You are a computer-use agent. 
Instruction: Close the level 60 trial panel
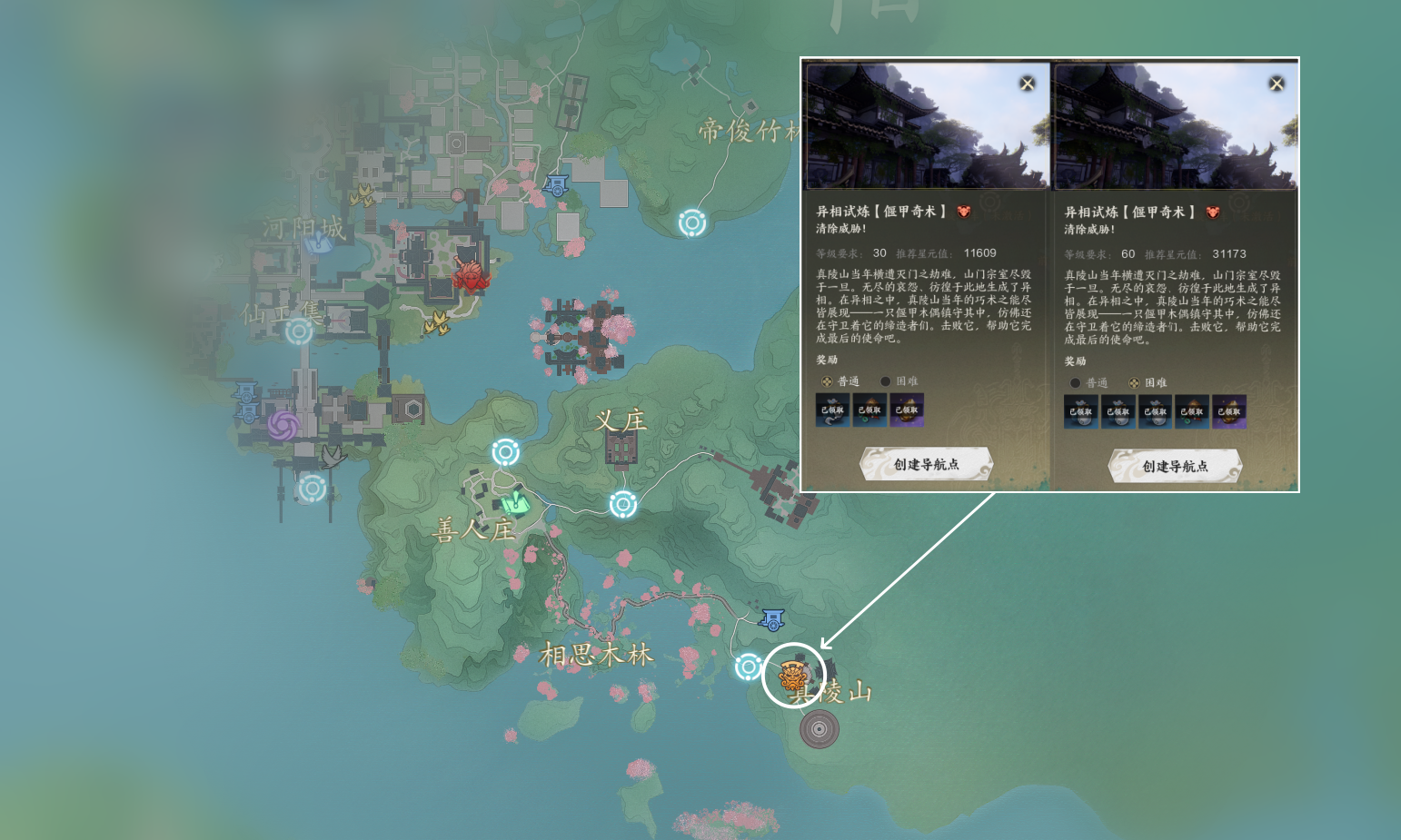pyautogui.click(x=1276, y=84)
